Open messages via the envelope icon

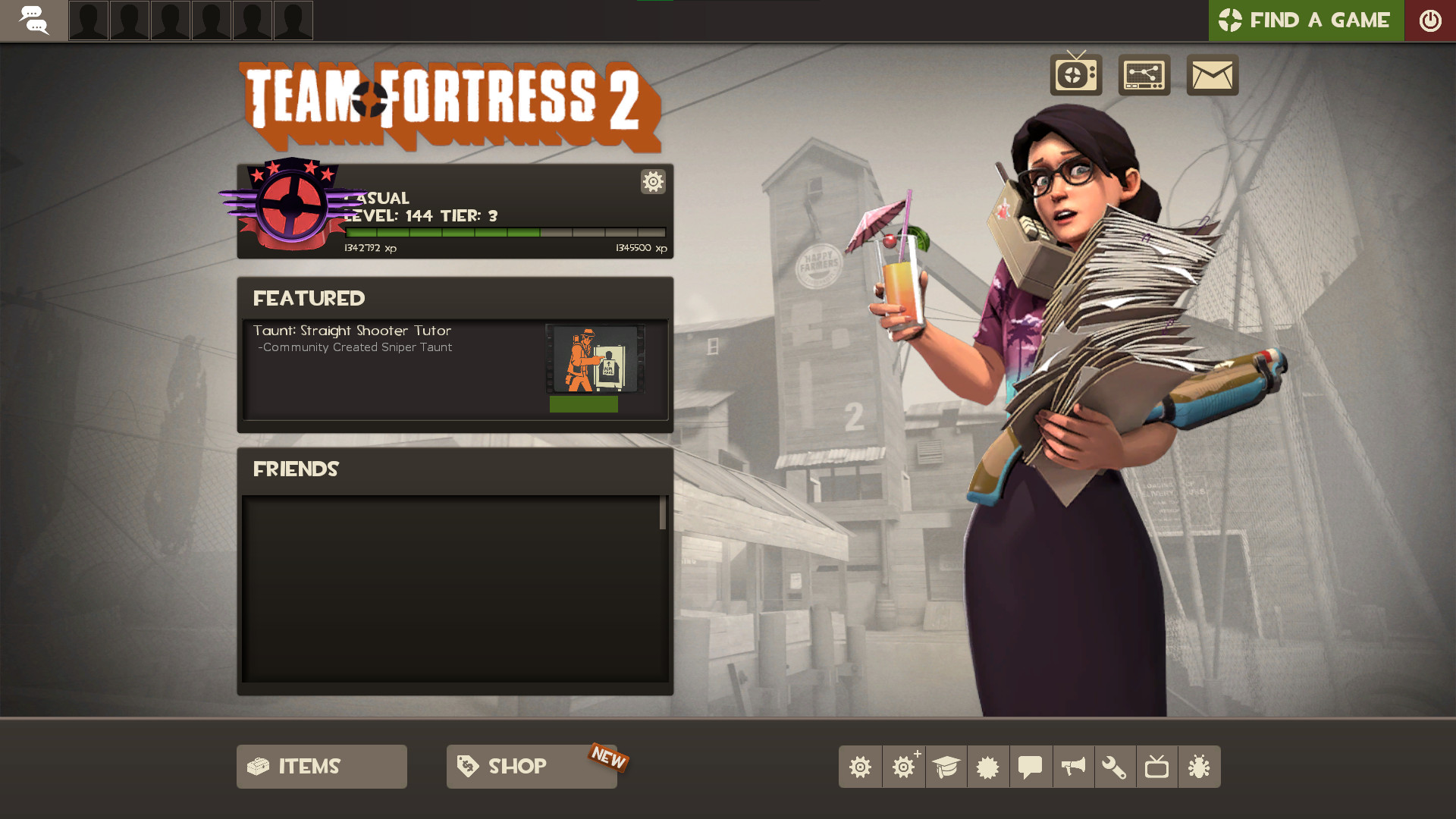1211,75
